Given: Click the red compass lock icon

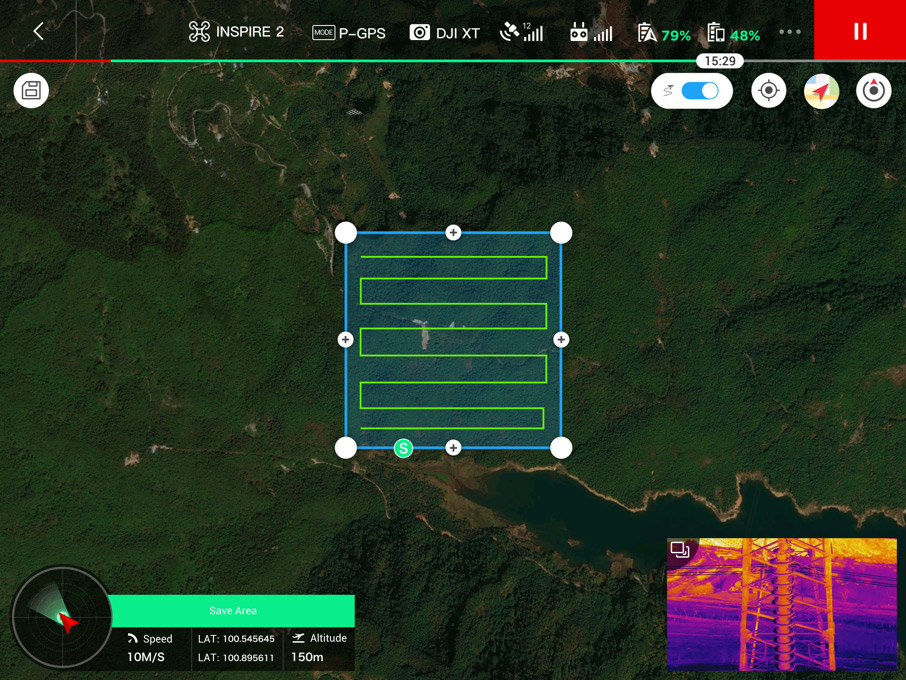Looking at the screenshot, I should coord(873,91).
